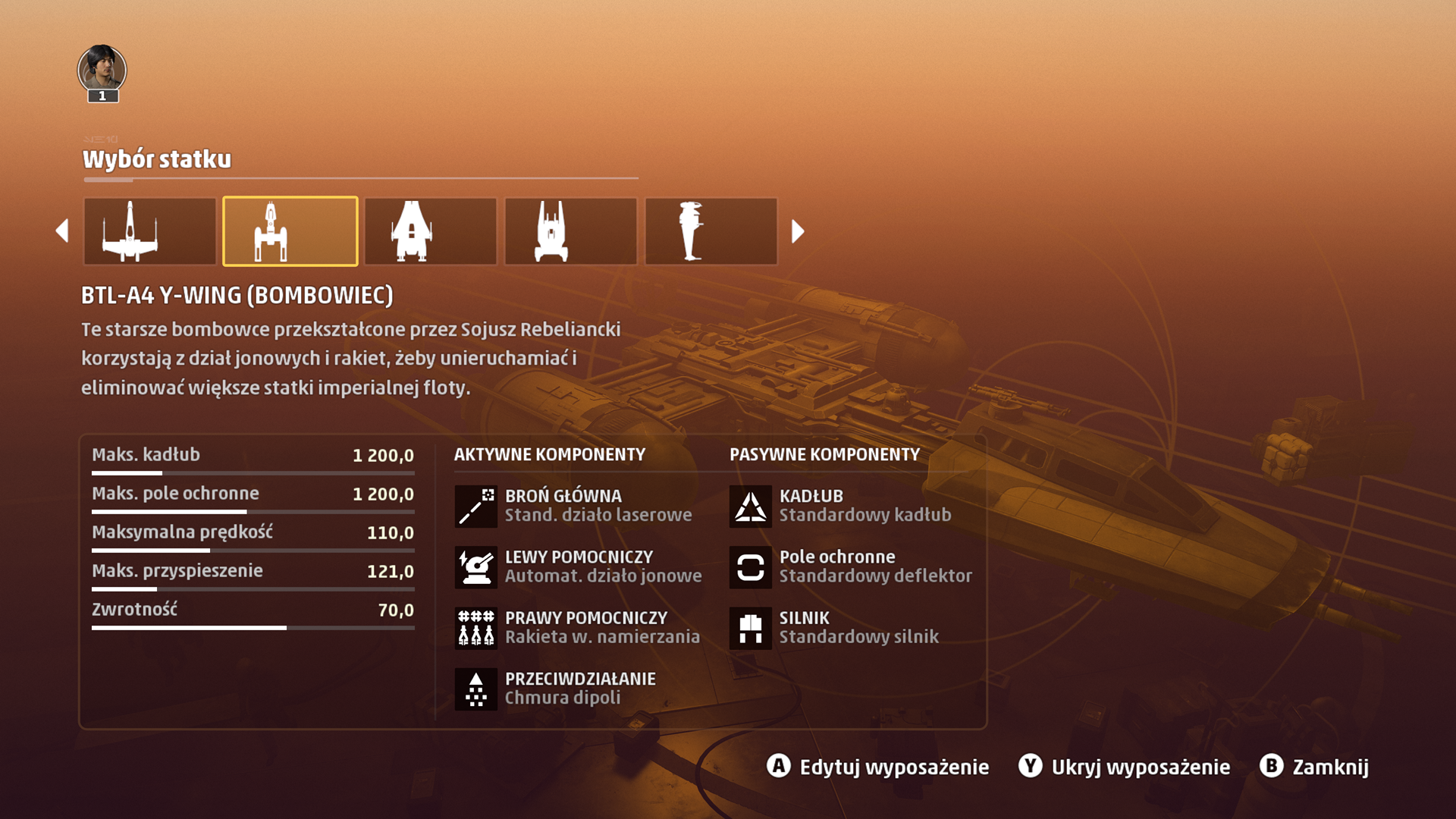Screen dimensions: 1456x819
Task: Select the PRZECIWDZIAŁANIE chaff cloud component
Action: pyautogui.click(x=555, y=689)
